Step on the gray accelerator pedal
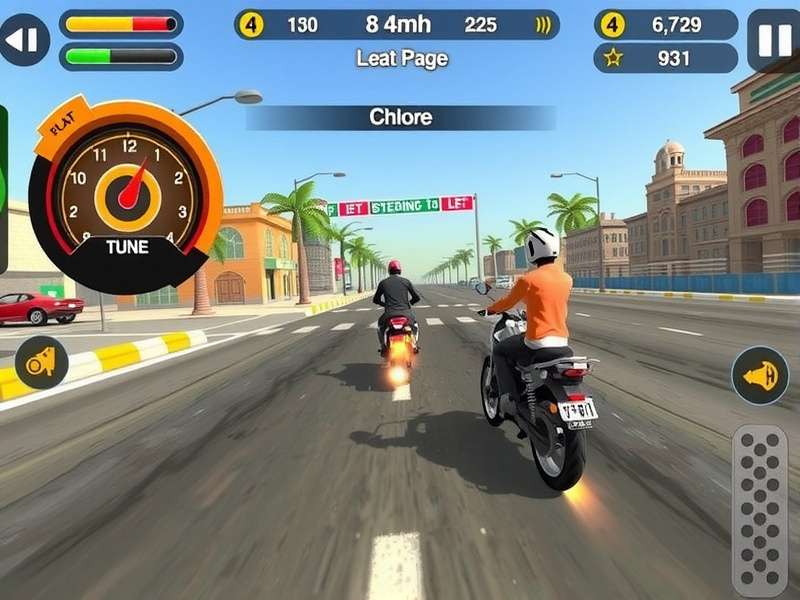 [759, 510]
